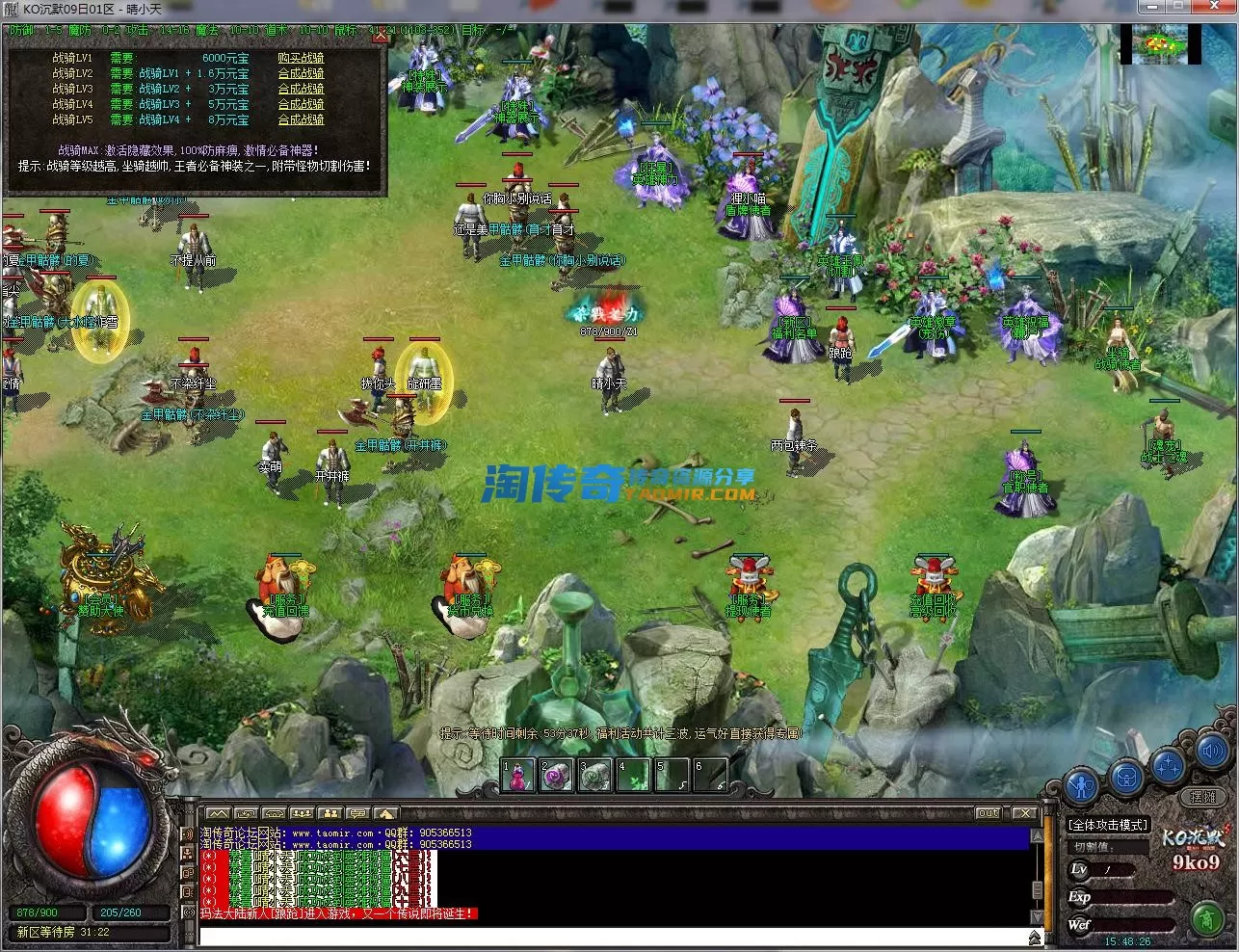Toggle the 全体攻击模式 attack mode label

[1109, 825]
